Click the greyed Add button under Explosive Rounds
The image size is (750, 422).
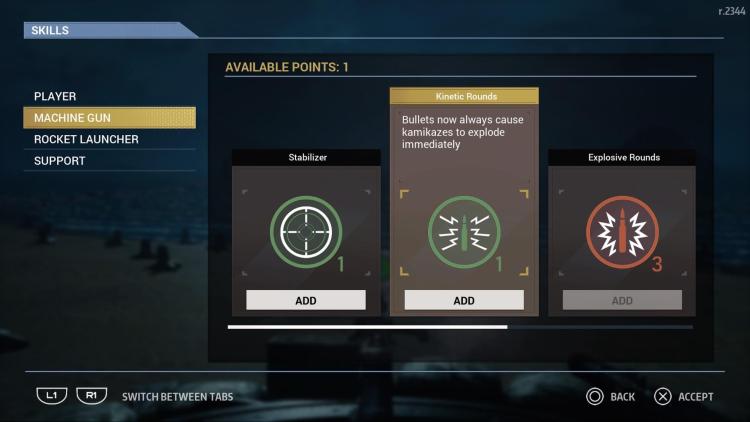point(622,300)
